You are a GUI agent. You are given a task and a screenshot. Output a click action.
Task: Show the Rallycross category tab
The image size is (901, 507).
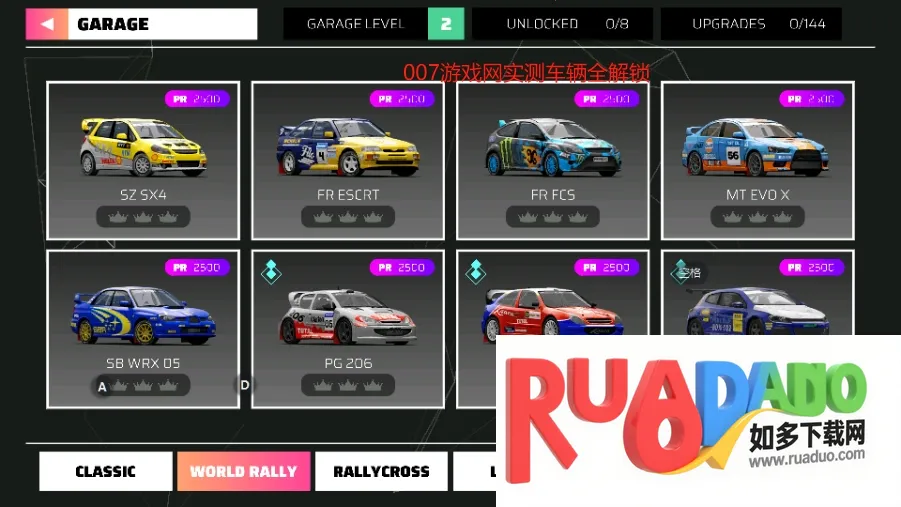click(x=381, y=471)
